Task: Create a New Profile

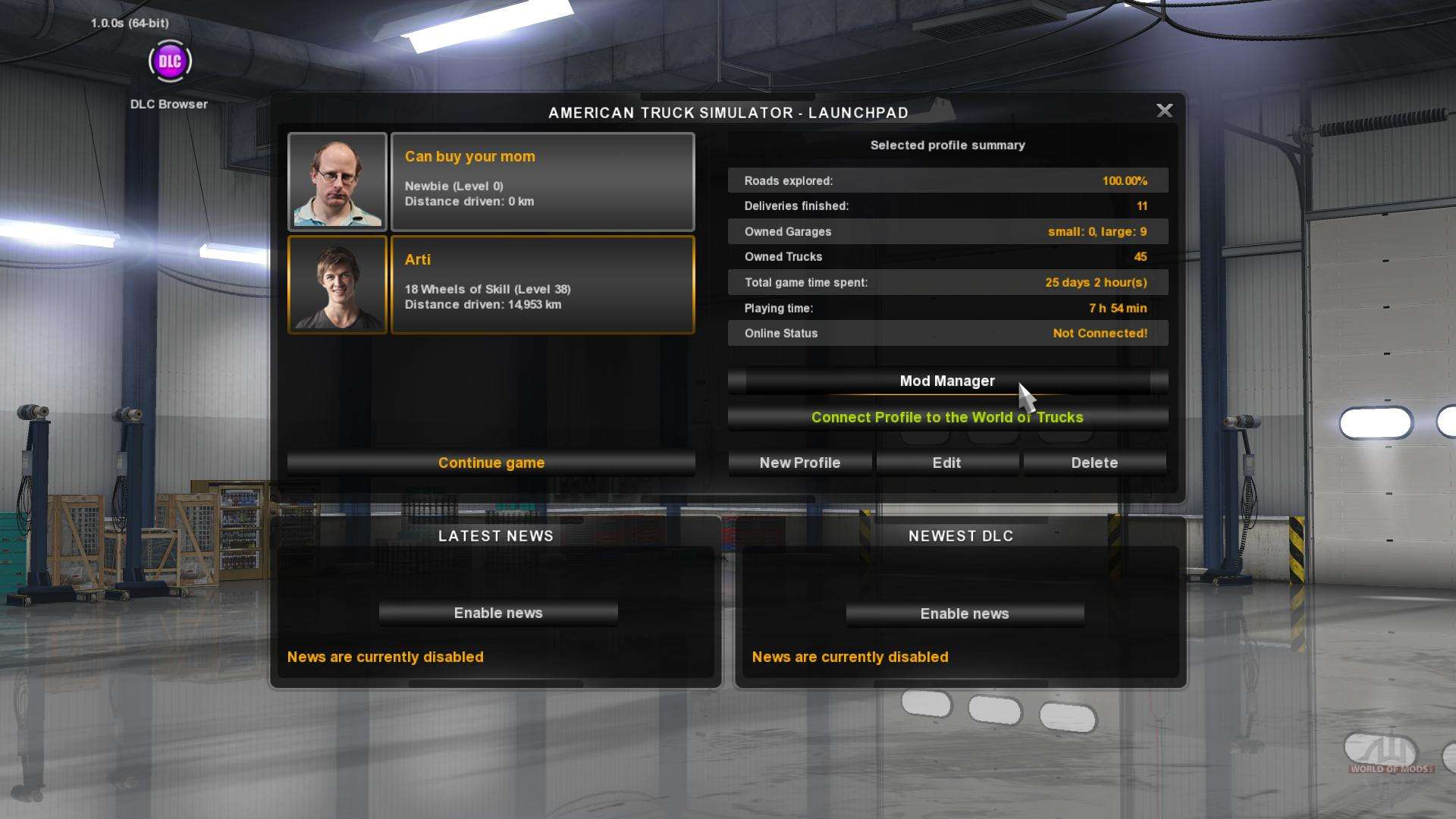Action: pyautogui.click(x=800, y=463)
